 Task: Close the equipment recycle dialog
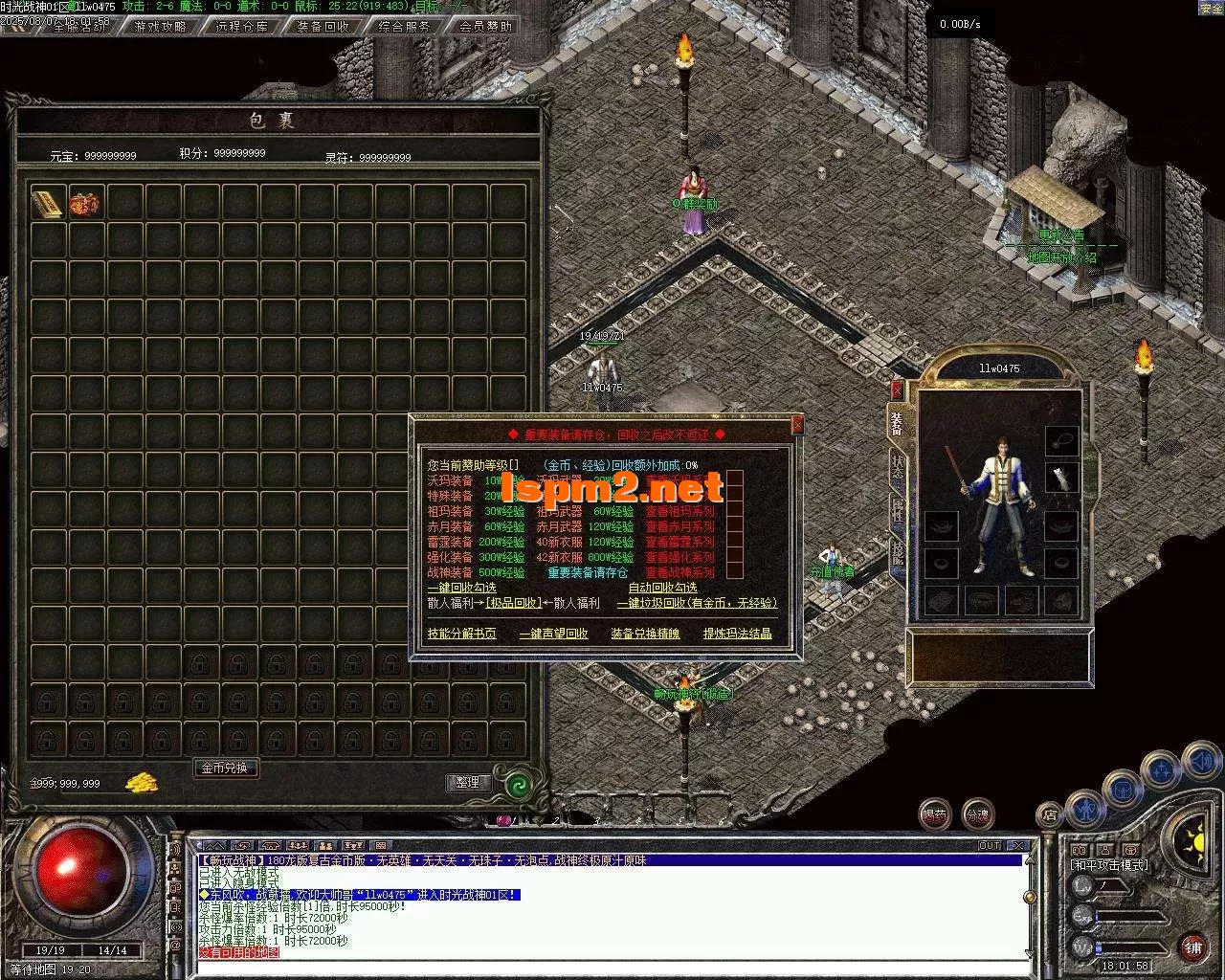point(797,424)
